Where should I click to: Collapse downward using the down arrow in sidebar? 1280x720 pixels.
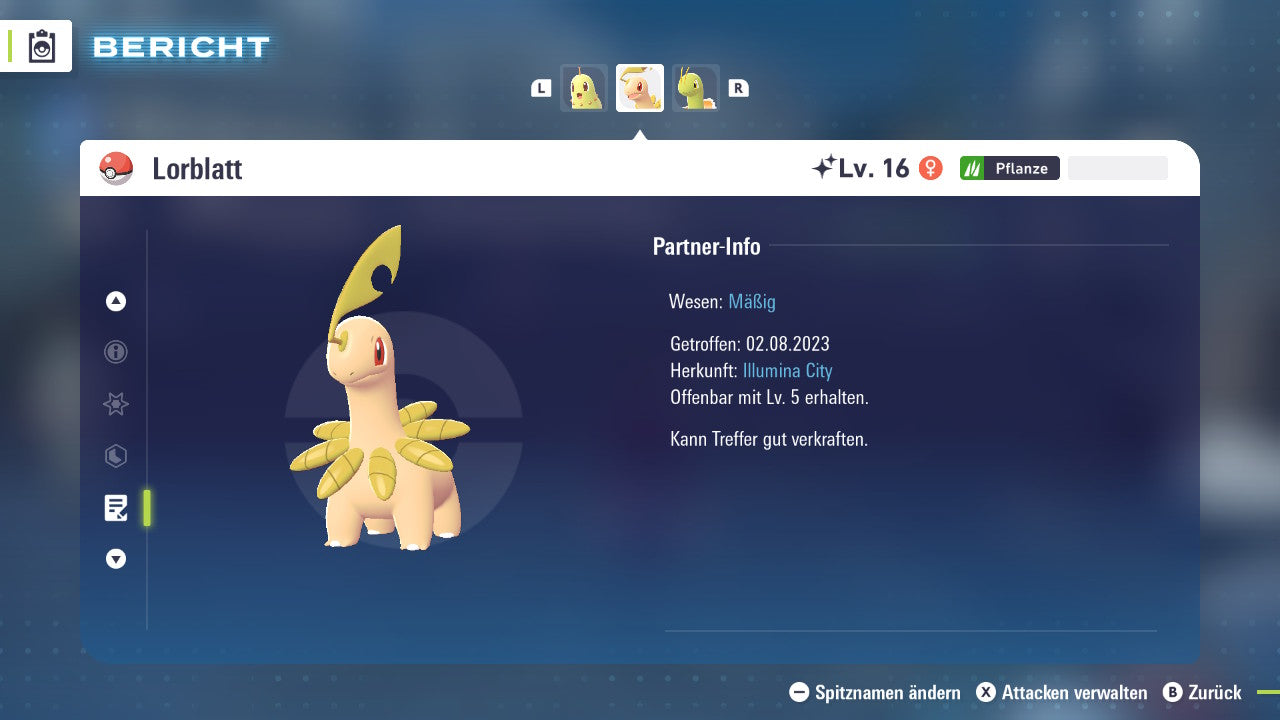click(x=116, y=559)
